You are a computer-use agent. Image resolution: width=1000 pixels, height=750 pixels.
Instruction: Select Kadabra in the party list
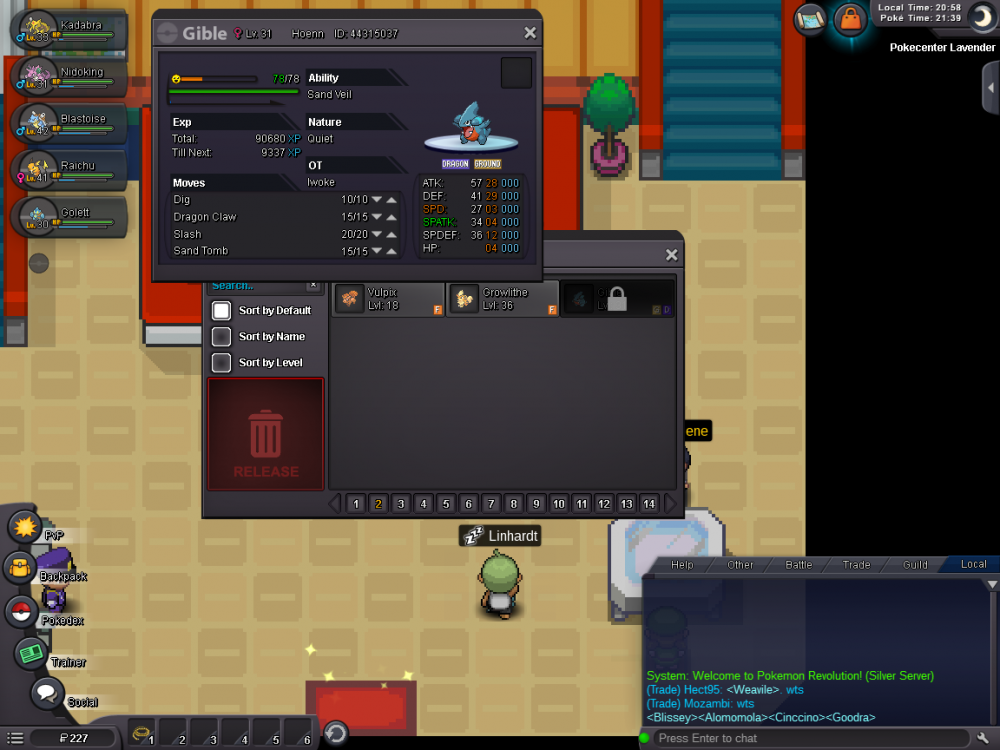[x=68, y=32]
